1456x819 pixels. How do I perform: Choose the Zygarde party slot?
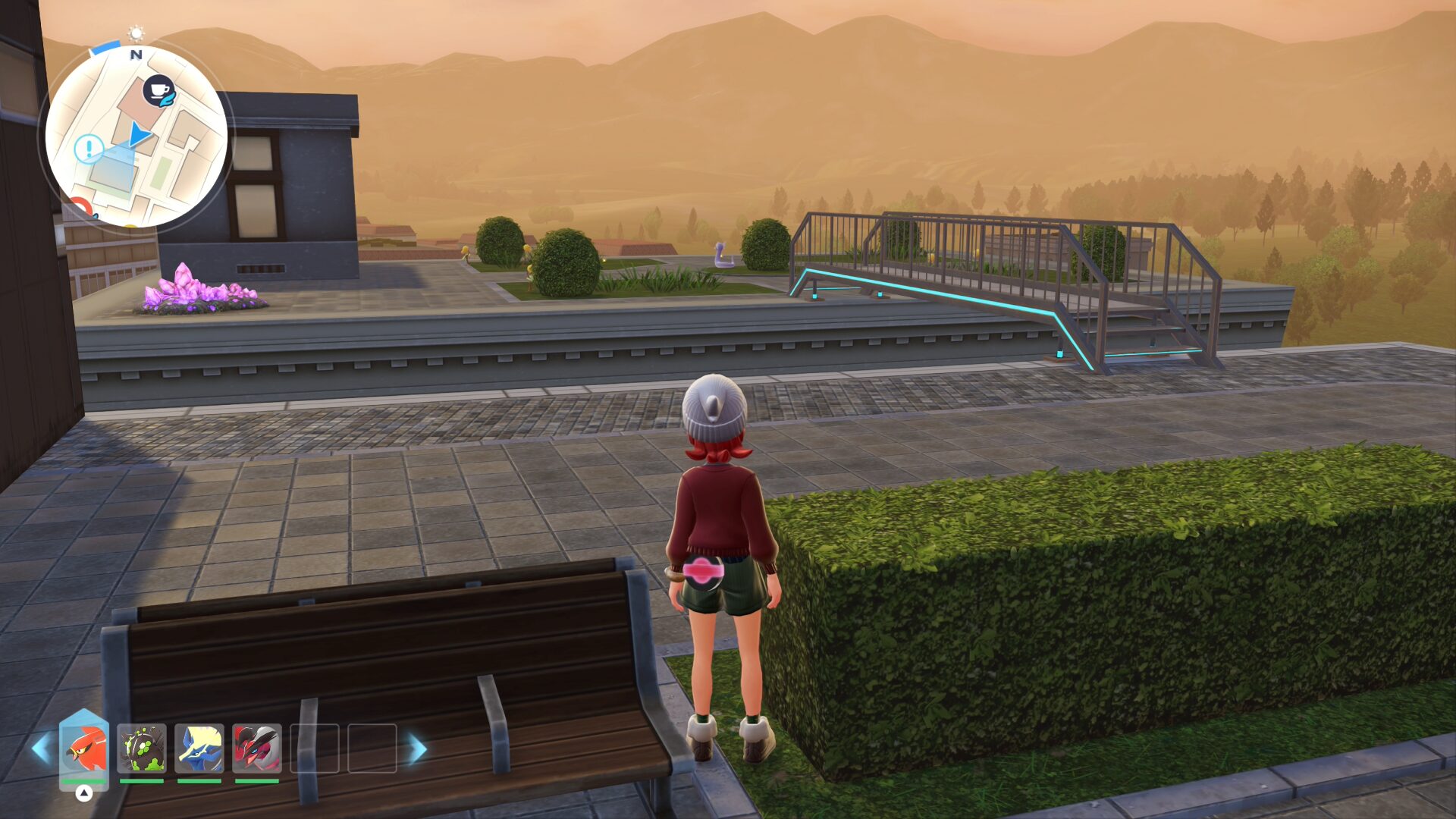[142, 748]
